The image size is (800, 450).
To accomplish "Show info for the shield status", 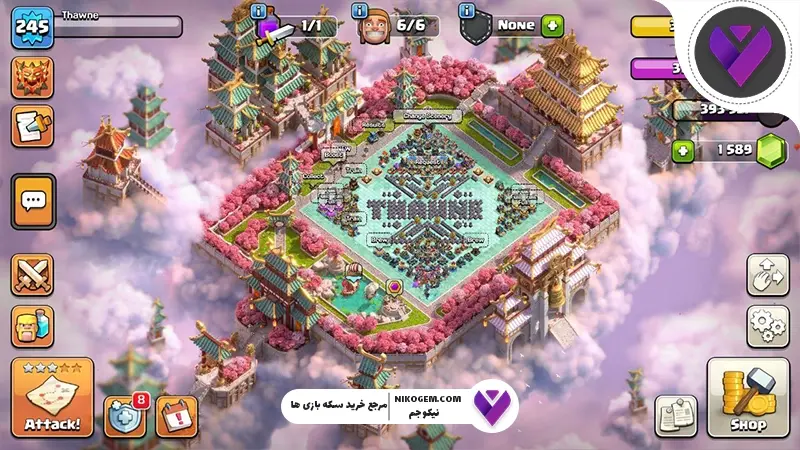I will coord(466,11).
